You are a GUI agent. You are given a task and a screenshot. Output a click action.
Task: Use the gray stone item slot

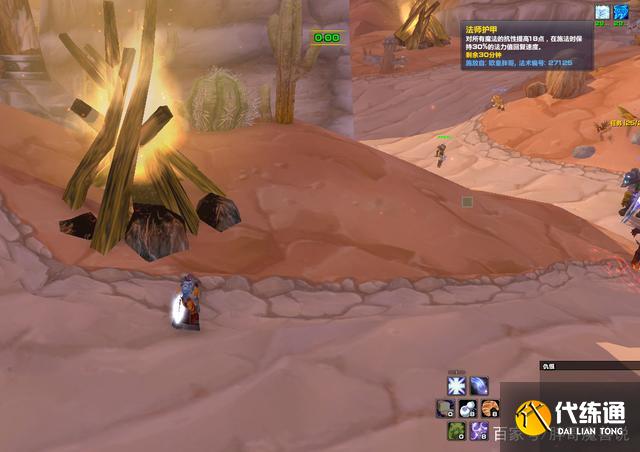point(445,408)
